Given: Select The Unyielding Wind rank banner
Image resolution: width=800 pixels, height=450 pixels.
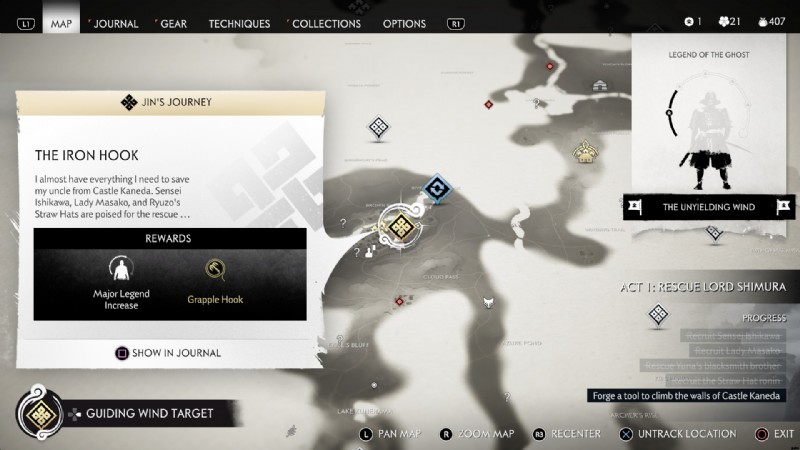Looking at the screenshot, I should pos(711,208).
